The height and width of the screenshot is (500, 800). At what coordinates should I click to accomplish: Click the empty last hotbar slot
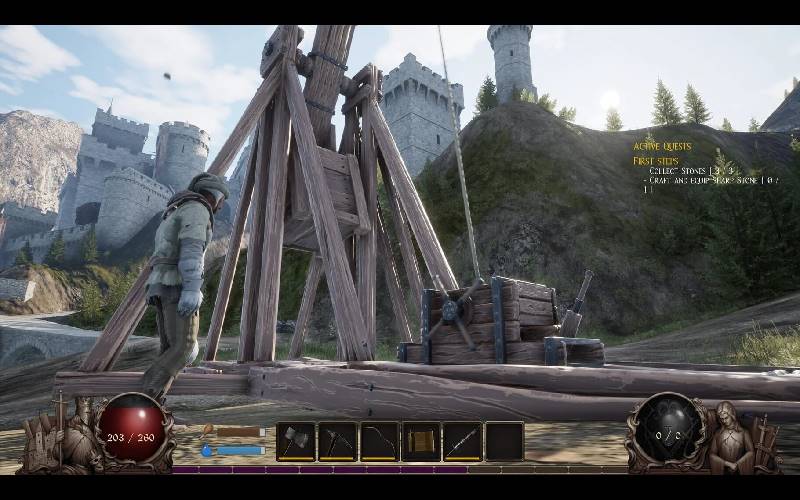click(505, 441)
